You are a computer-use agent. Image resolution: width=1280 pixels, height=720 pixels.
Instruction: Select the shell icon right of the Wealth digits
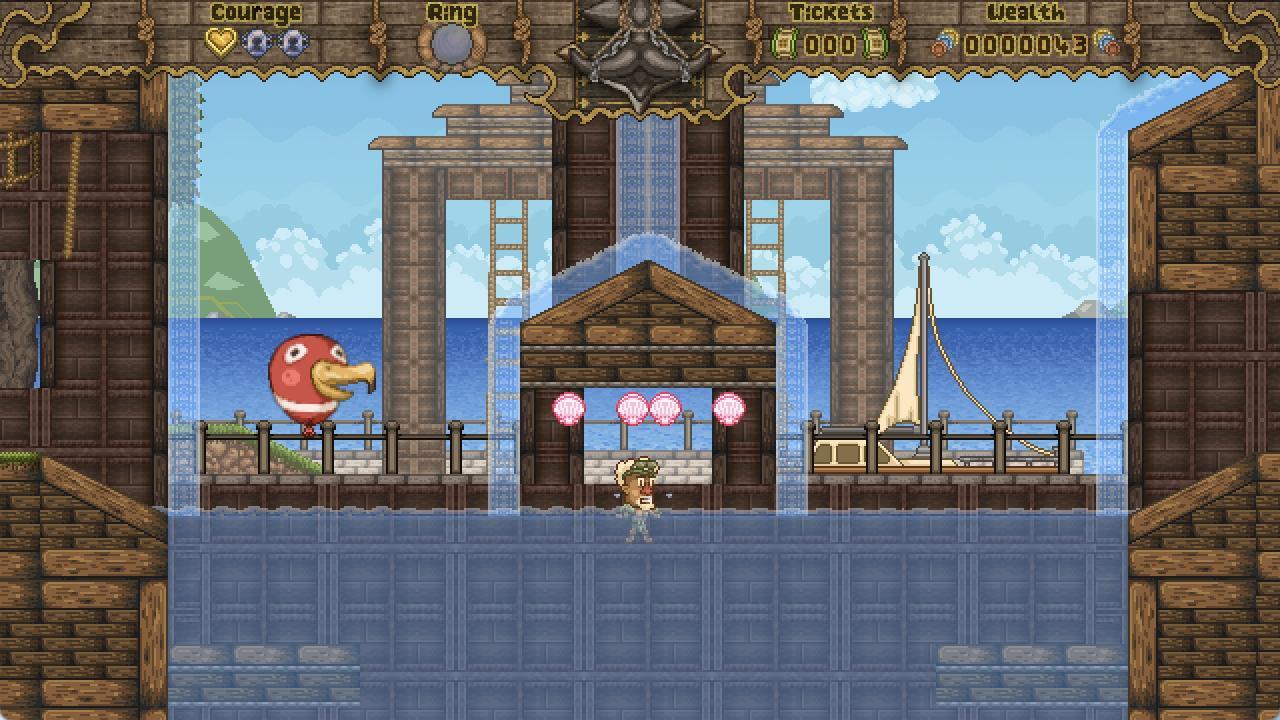click(x=1107, y=44)
